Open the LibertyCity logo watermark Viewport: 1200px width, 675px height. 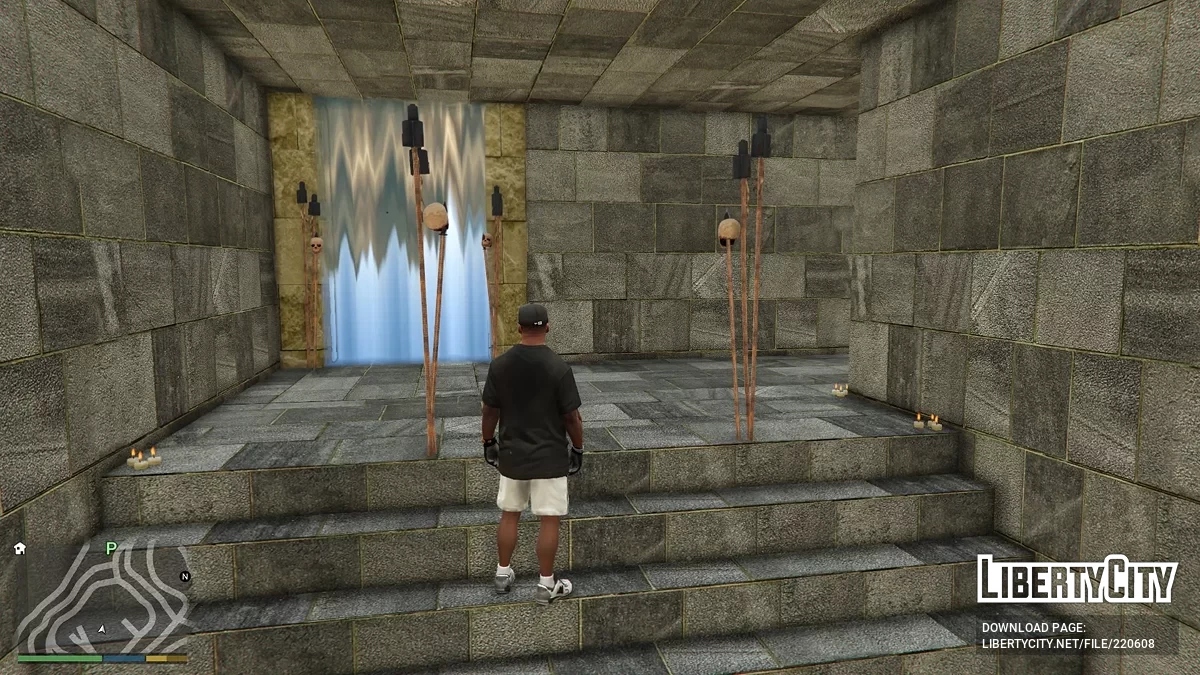[1077, 579]
